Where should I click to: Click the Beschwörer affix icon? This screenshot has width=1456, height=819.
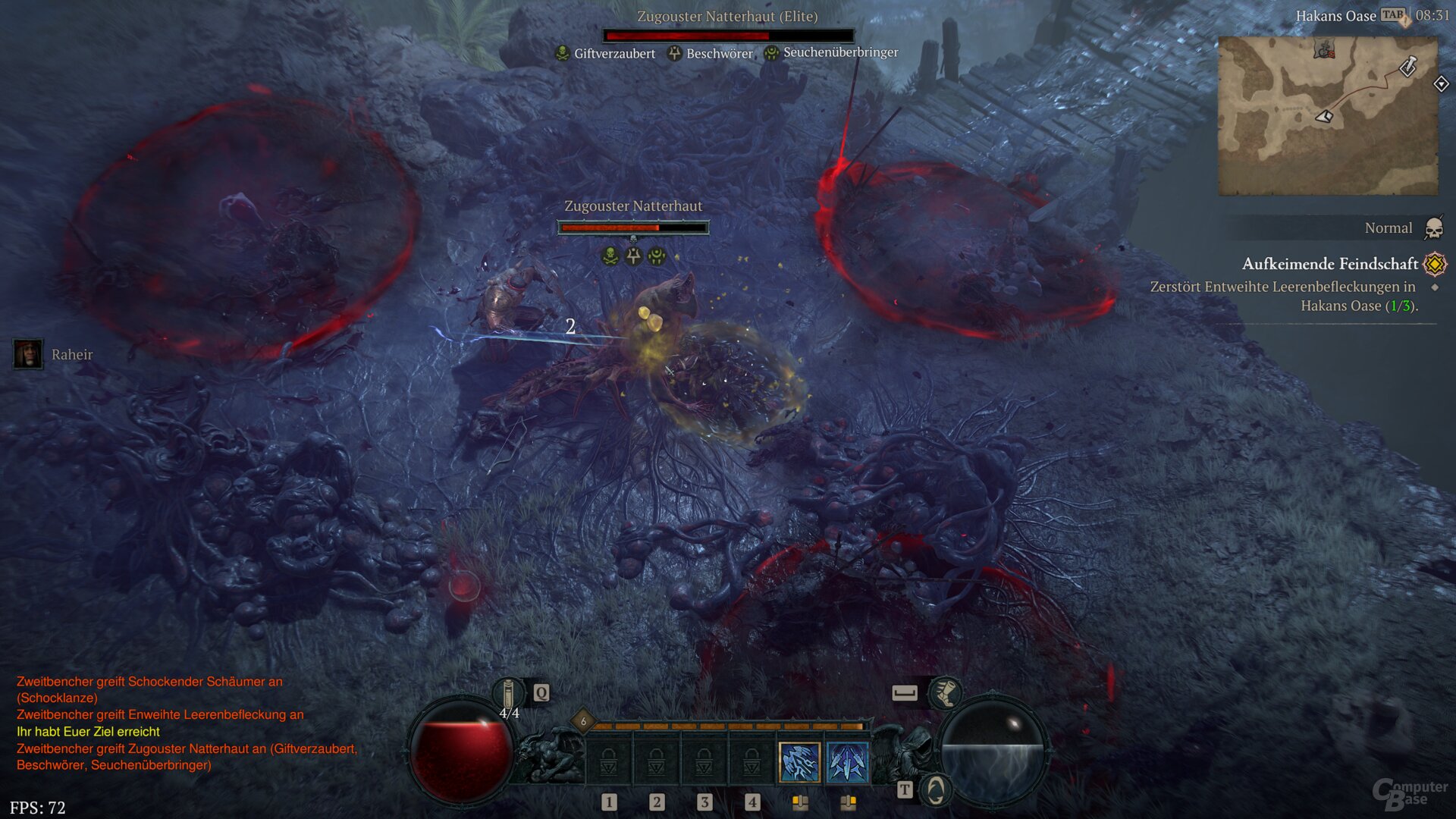(673, 53)
